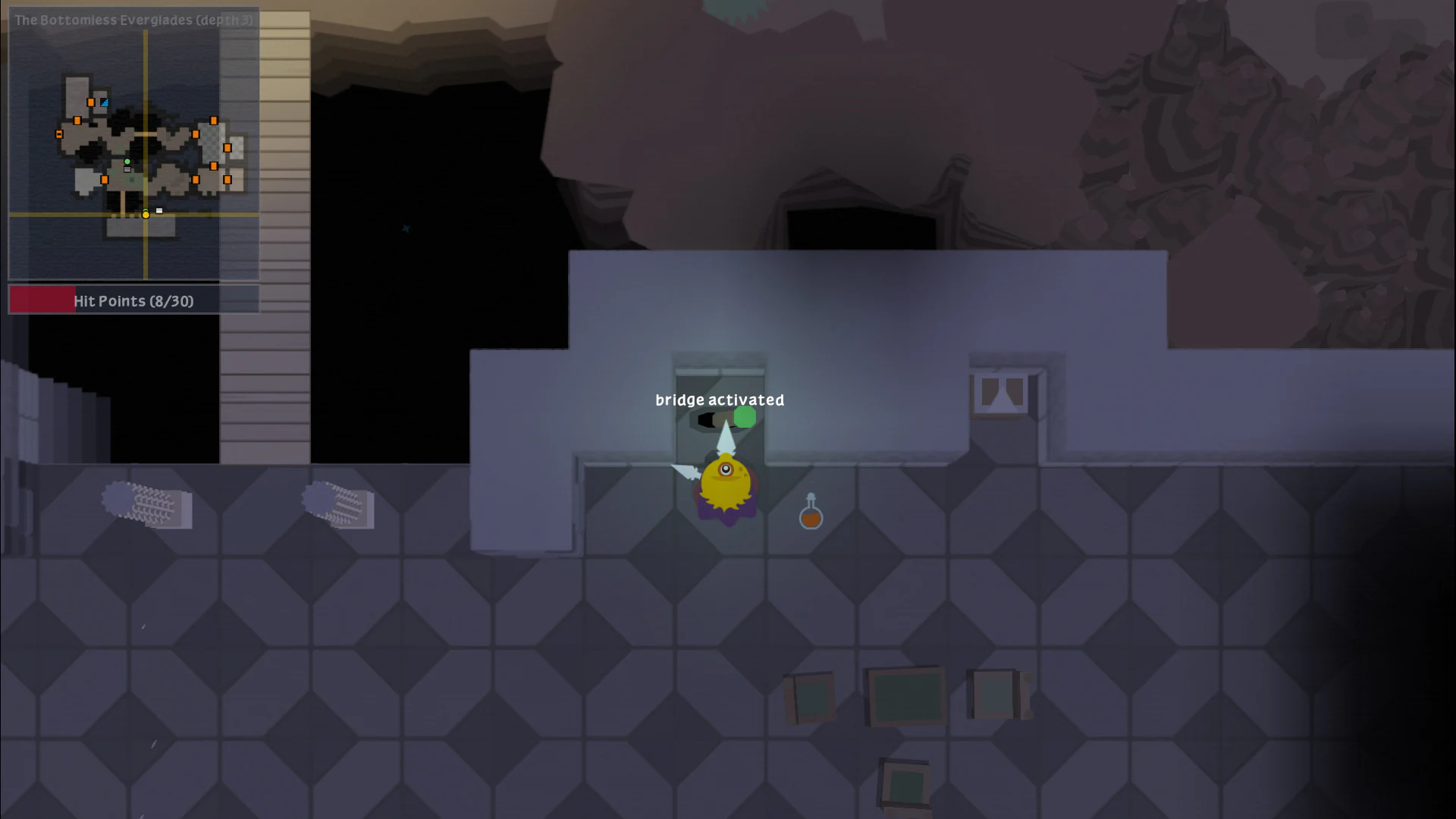Click the 'bridge activated' message text
The height and width of the screenshot is (819, 1456).
[x=720, y=400]
